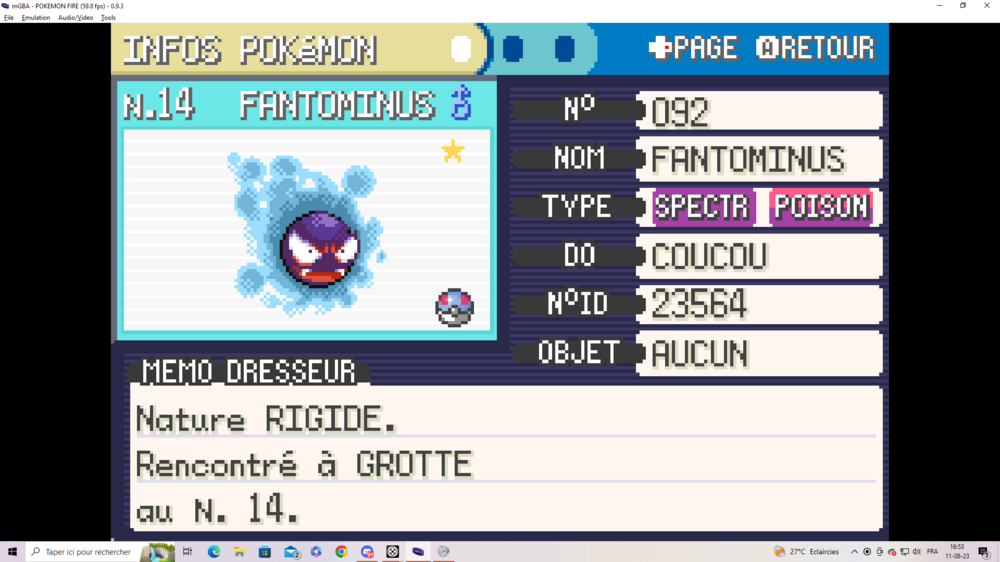Close the mGBA window

point(987,5)
